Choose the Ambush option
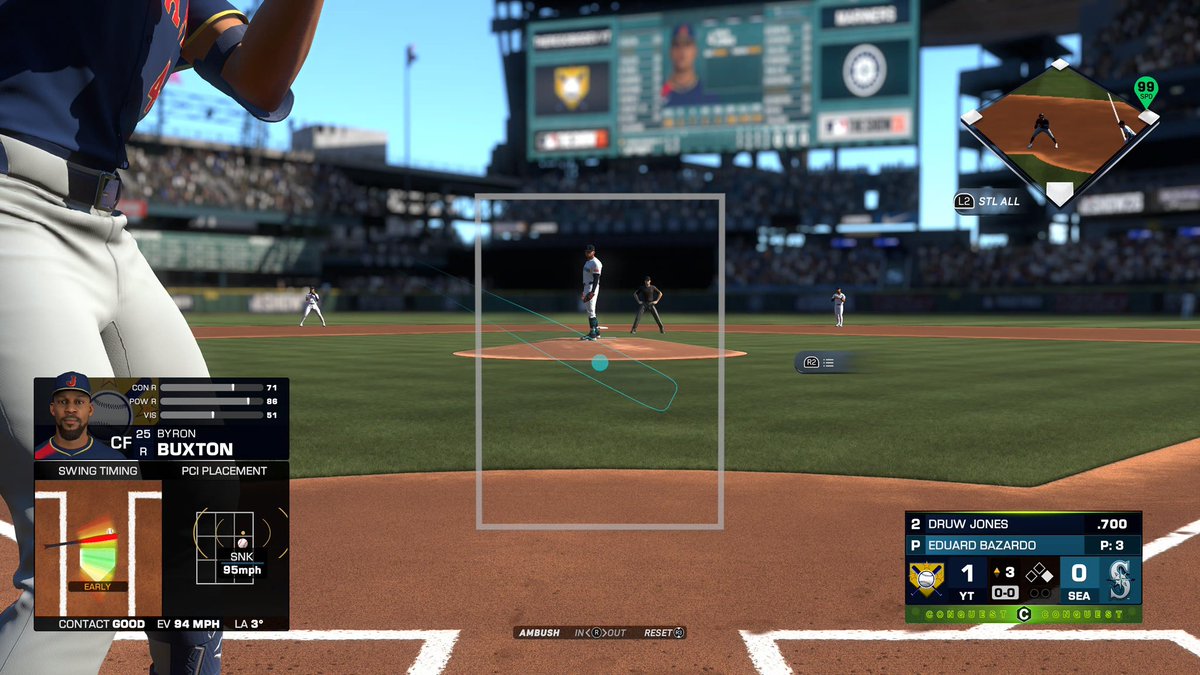Image resolution: width=1200 pixels, height=675 pixels. [x=540, y=633]
